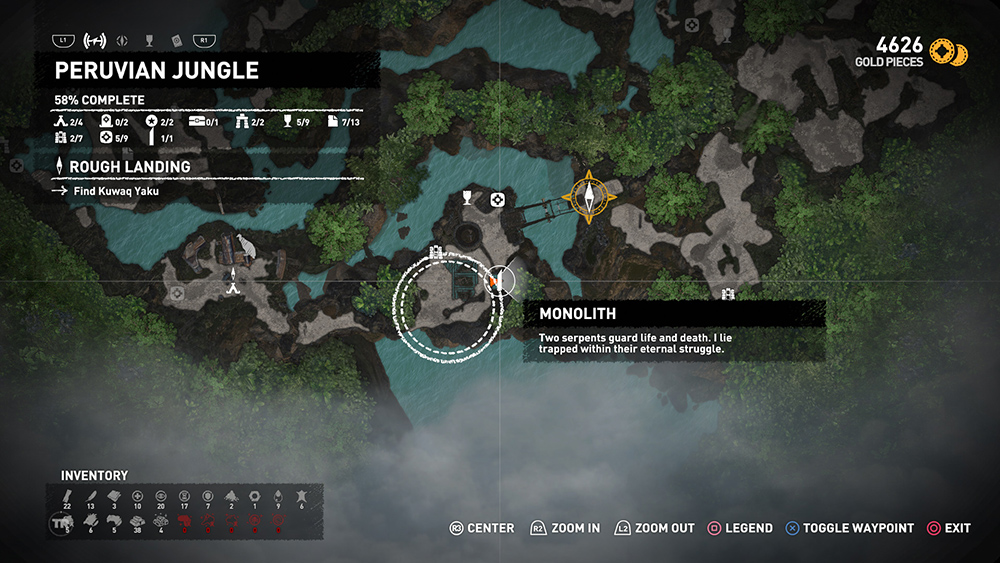Select the hardwood item showing 22

click(66, 497)
